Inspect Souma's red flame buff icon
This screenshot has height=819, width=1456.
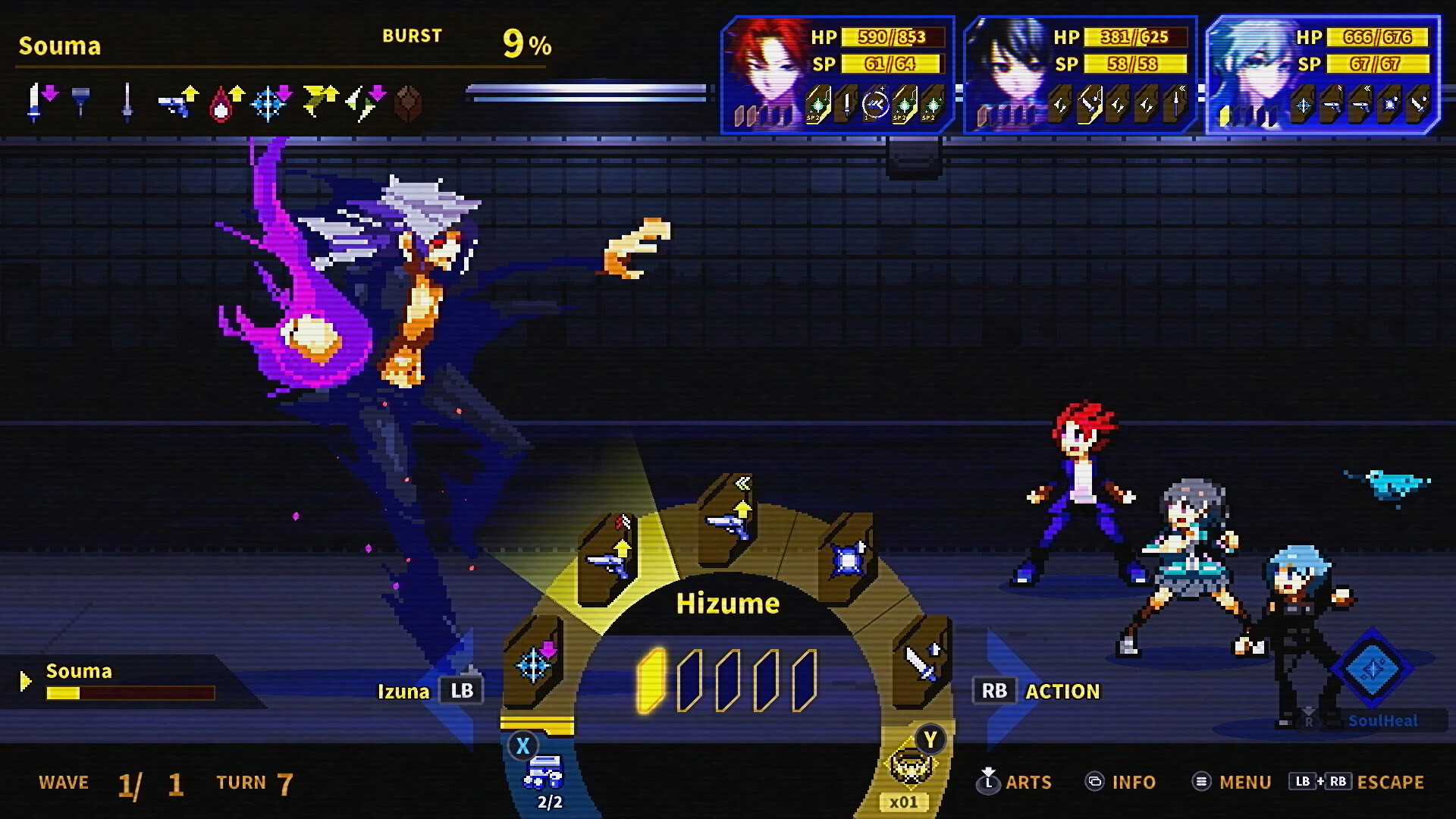[224, 102]
